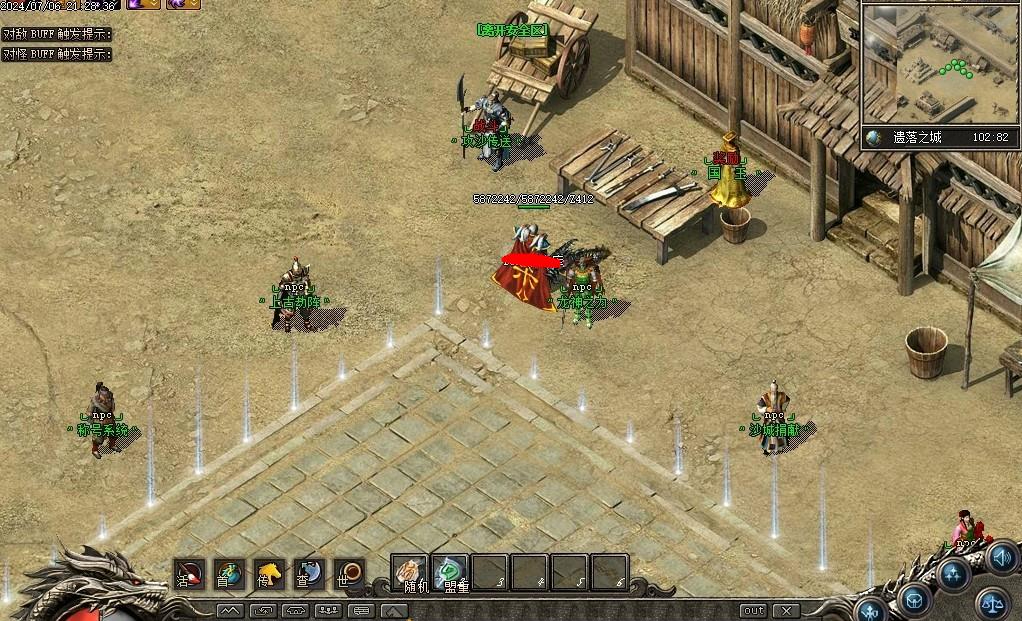Open the character equipment round button
Viewport: 1022px width, 621px height.
pyautogui.click(x=870, y=610)
